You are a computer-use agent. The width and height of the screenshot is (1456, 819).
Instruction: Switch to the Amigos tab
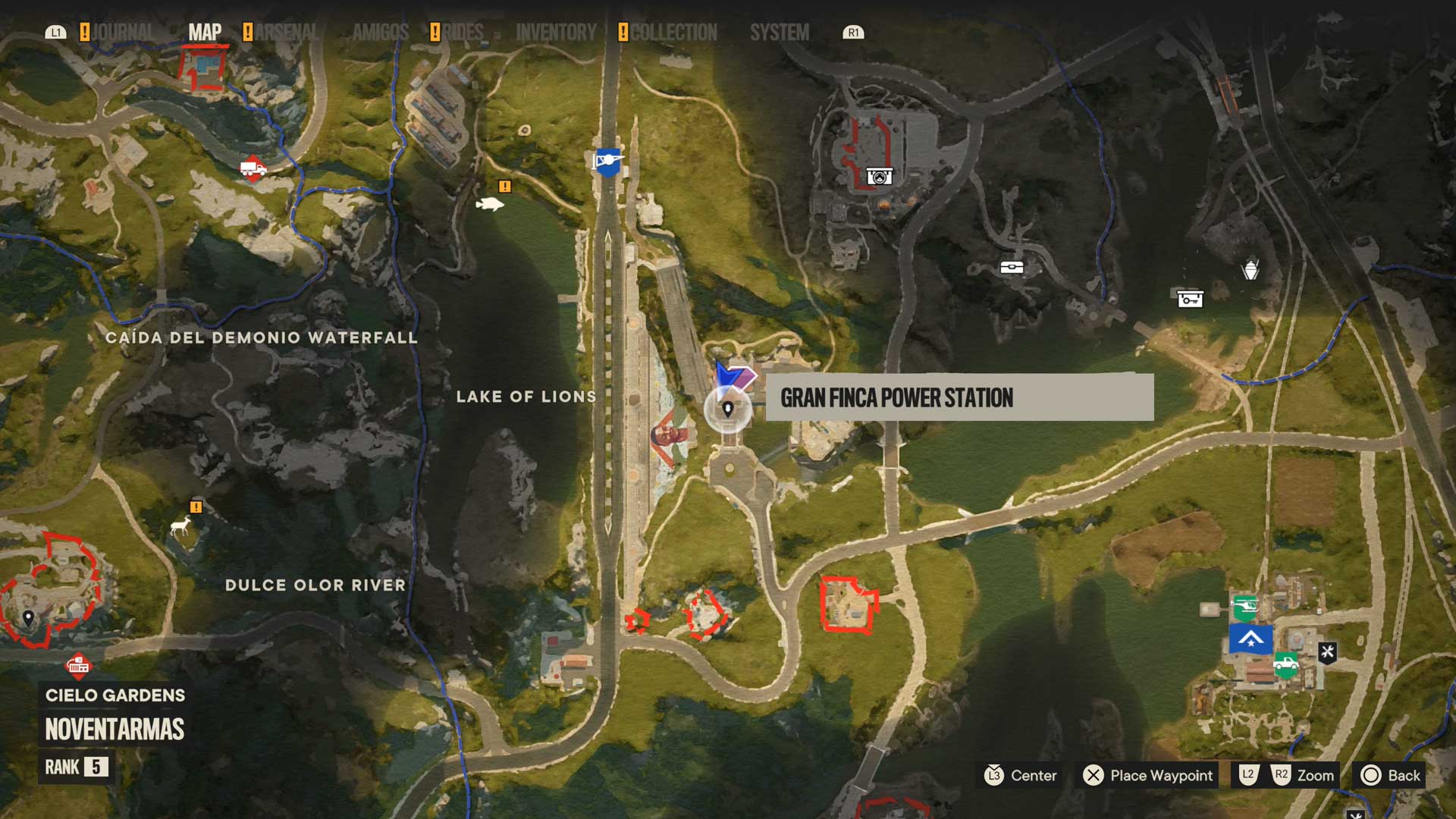point(380,33)
